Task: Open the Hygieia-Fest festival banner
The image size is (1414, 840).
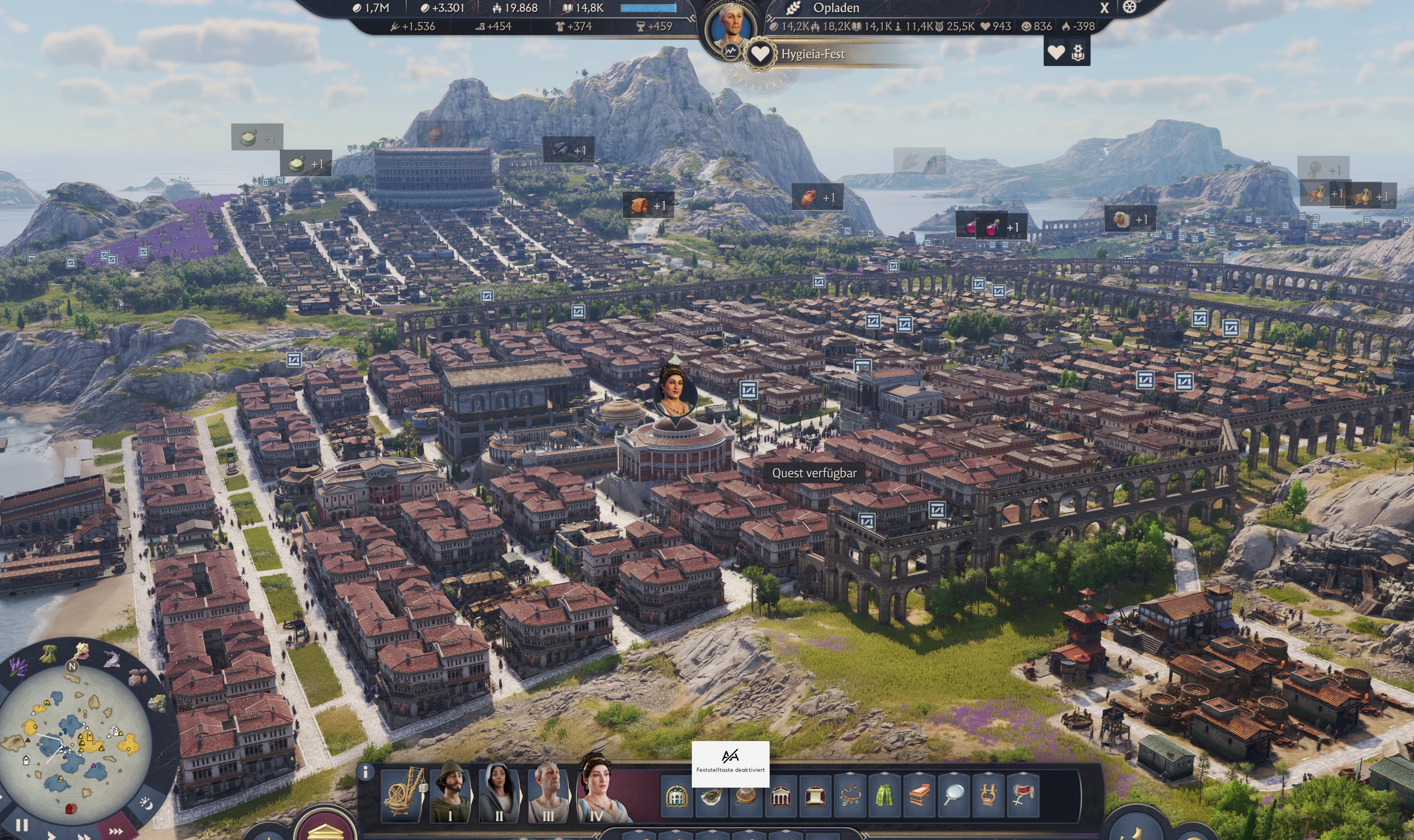Action: pos(812,54)
